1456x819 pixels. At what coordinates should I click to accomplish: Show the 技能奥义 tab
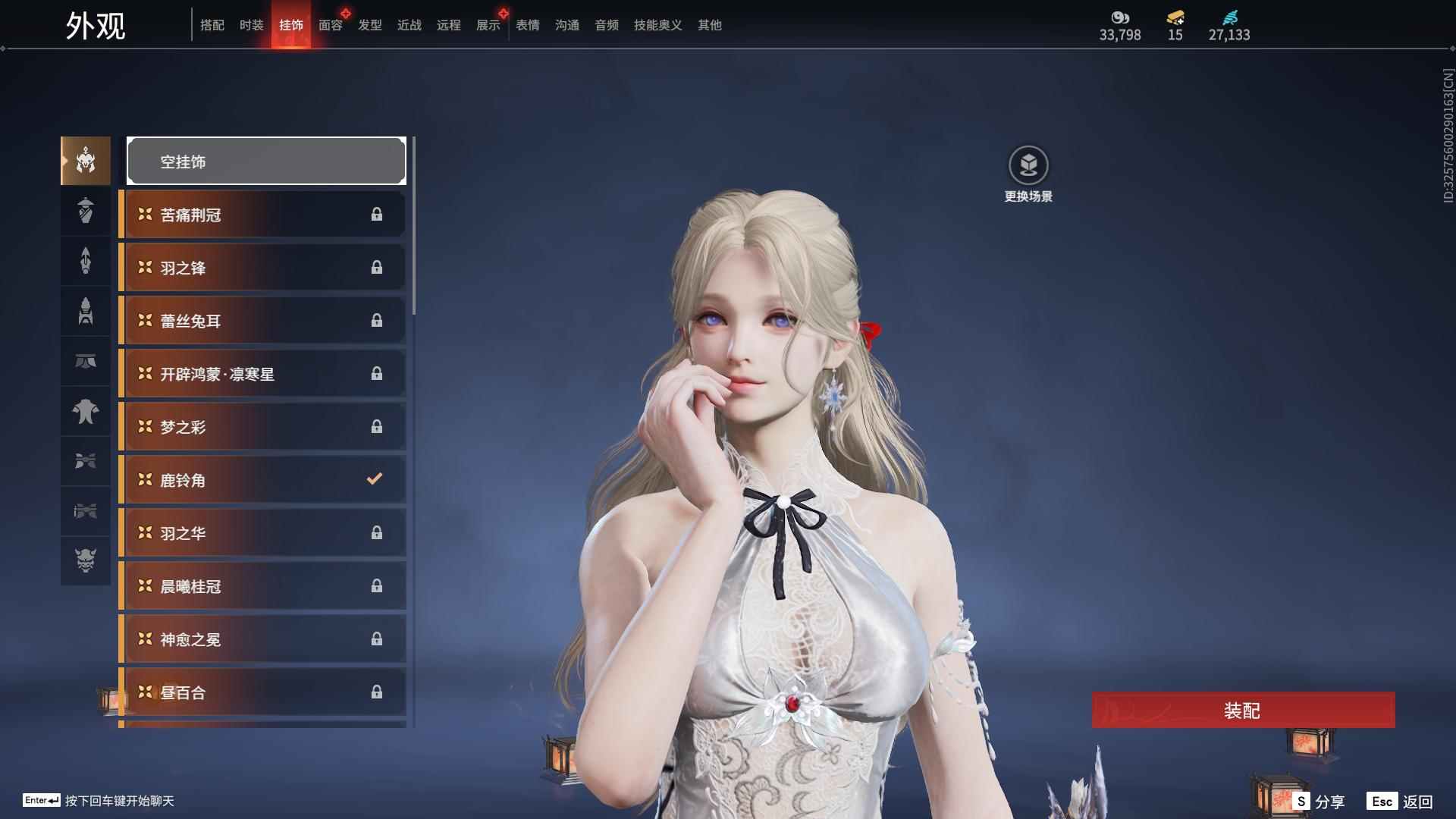tap(658, 25)
